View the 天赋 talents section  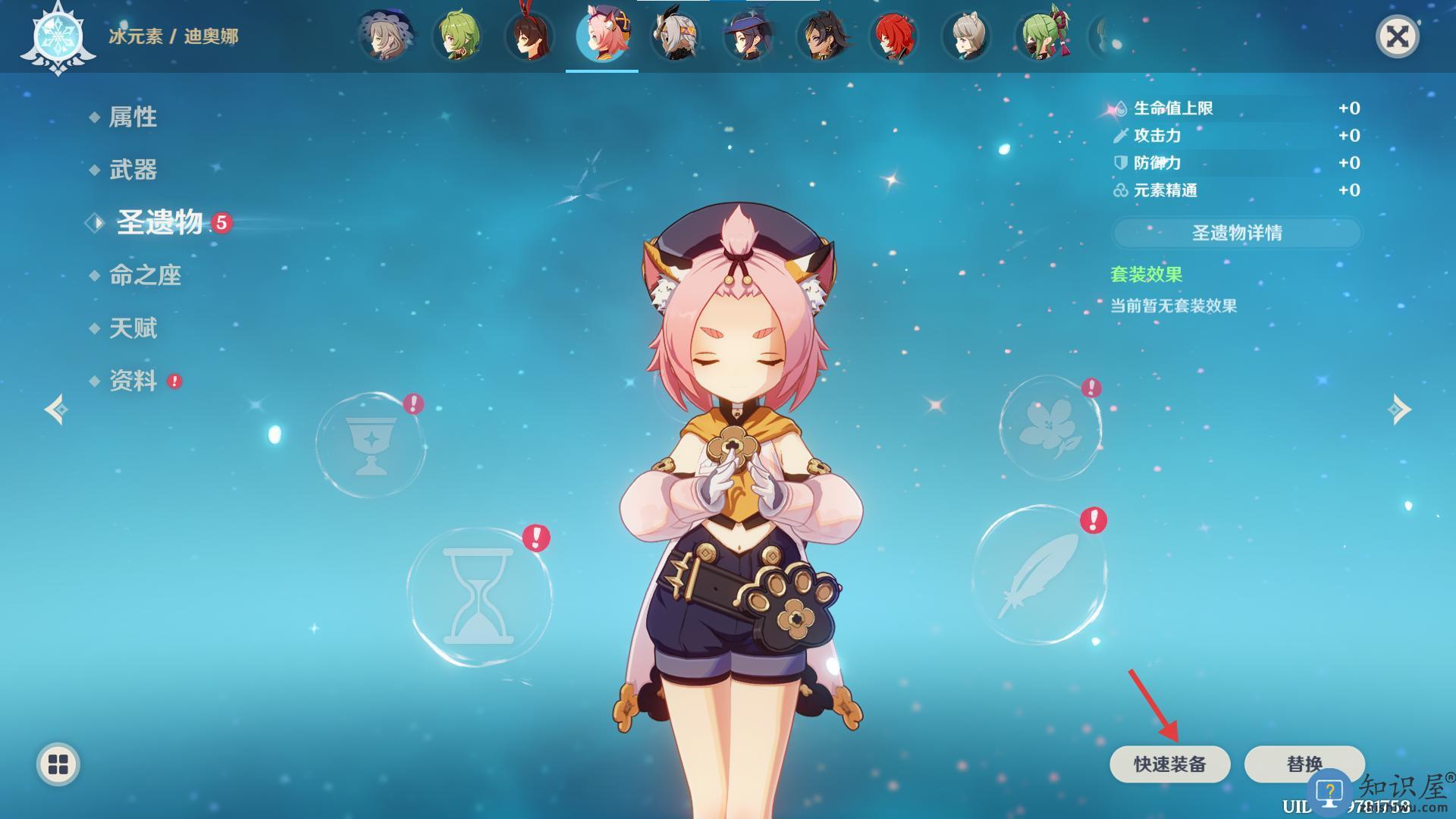133,328
